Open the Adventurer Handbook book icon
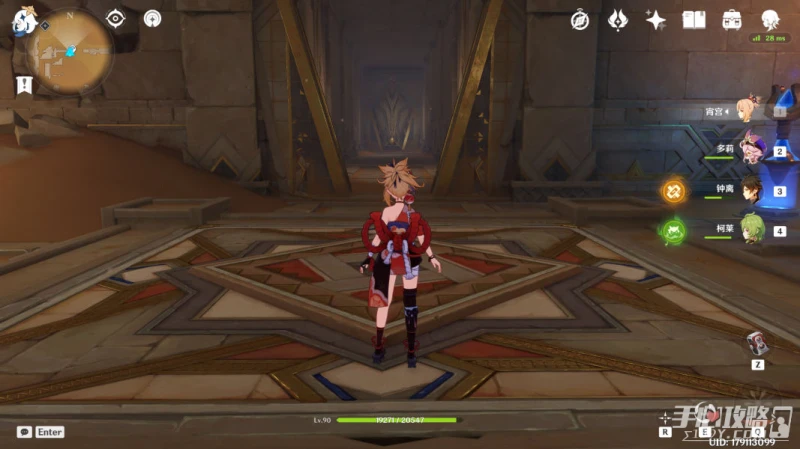This screenshot has height=449, width=800. point(694,20)
